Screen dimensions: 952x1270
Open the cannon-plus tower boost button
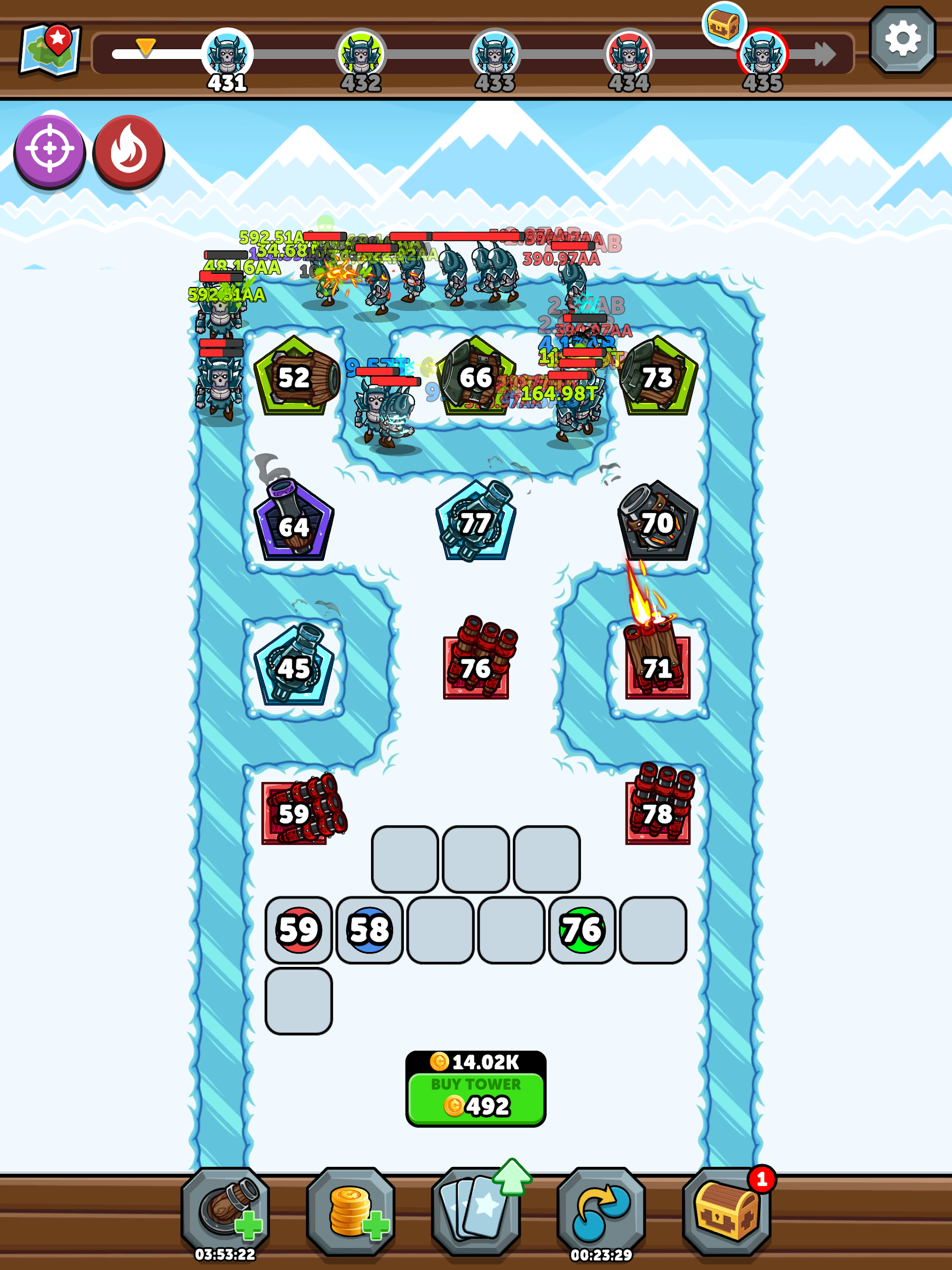click(225, 1211)
